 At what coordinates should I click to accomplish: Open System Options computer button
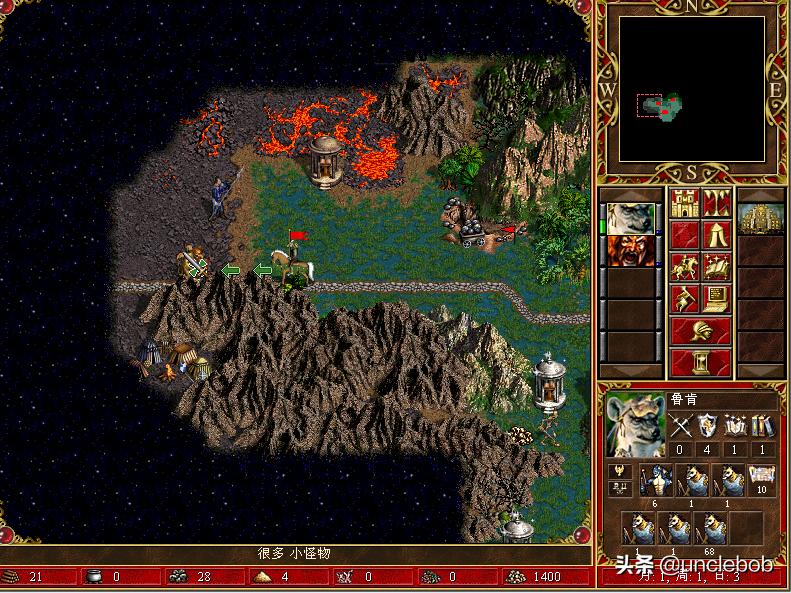716,299
